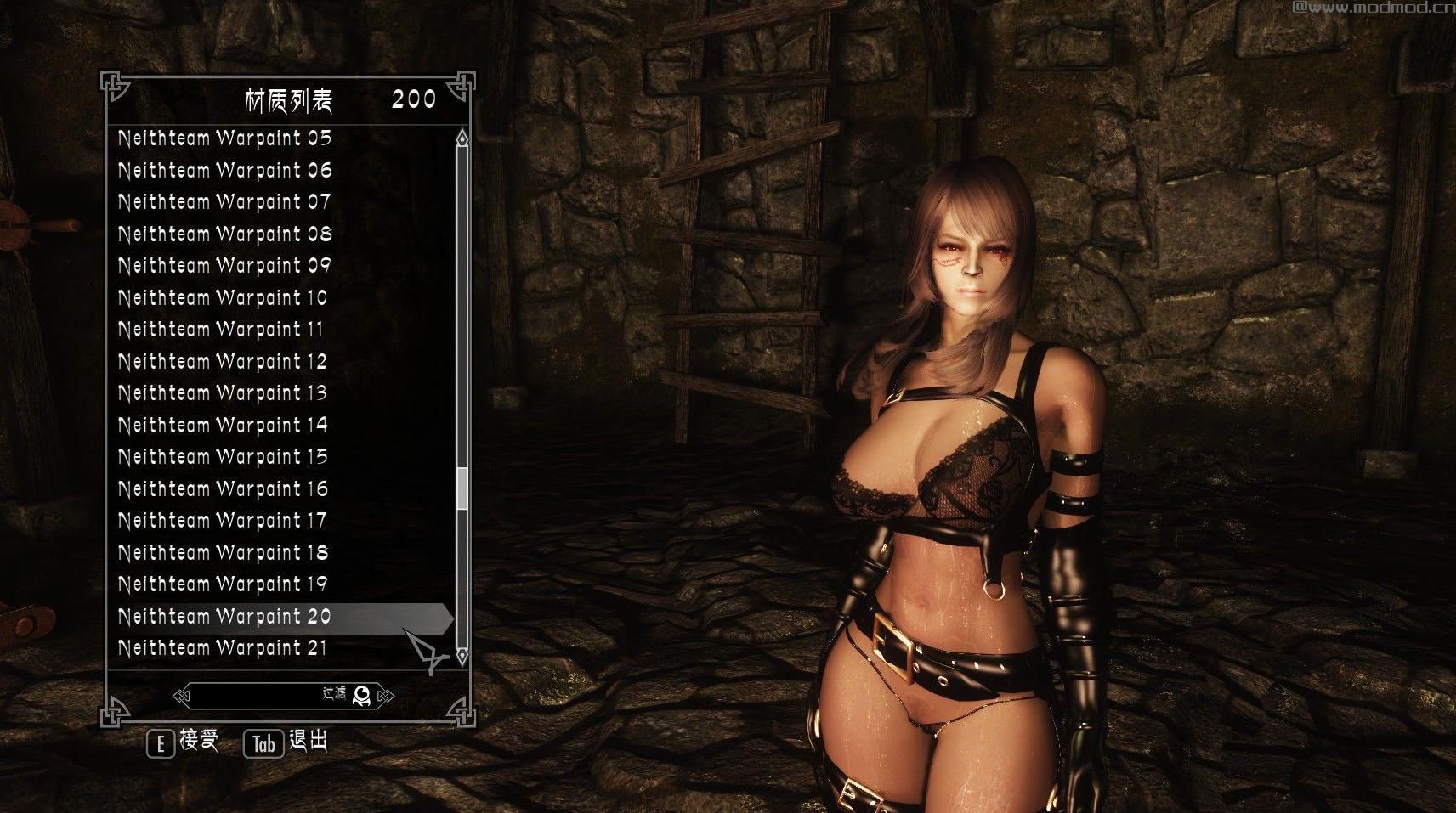This screenshot has width=1456, height=813.
Task: Choose Neithteam Warpaint 13 entry
Action: pos(223,393)
